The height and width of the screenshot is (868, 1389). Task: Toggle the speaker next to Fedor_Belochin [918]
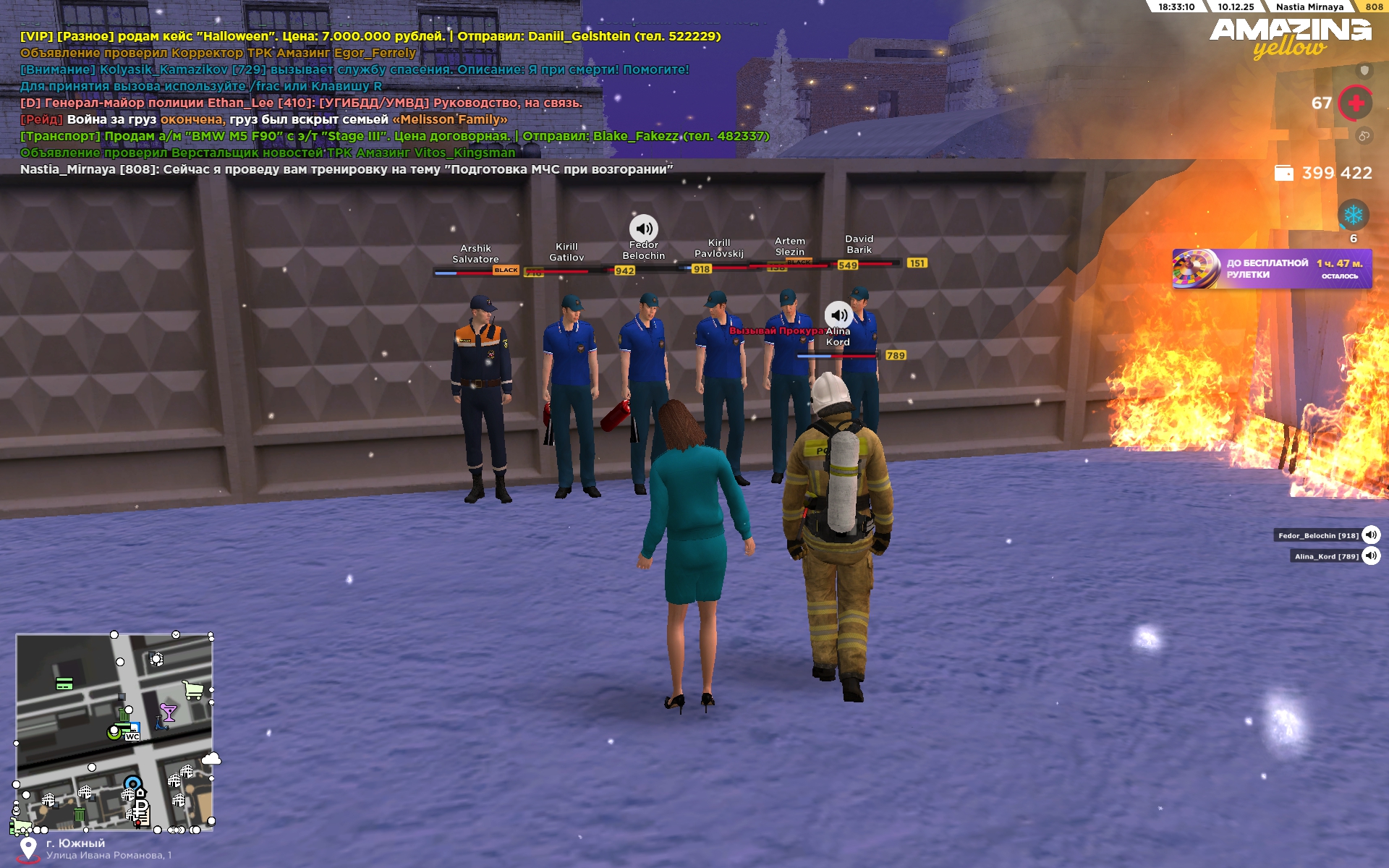point(1371,535)
